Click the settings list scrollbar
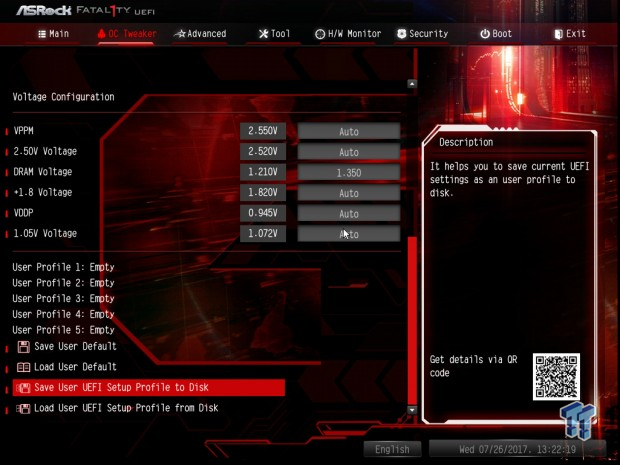This screenshot has width=620, height=465. [x=411, y=320]
